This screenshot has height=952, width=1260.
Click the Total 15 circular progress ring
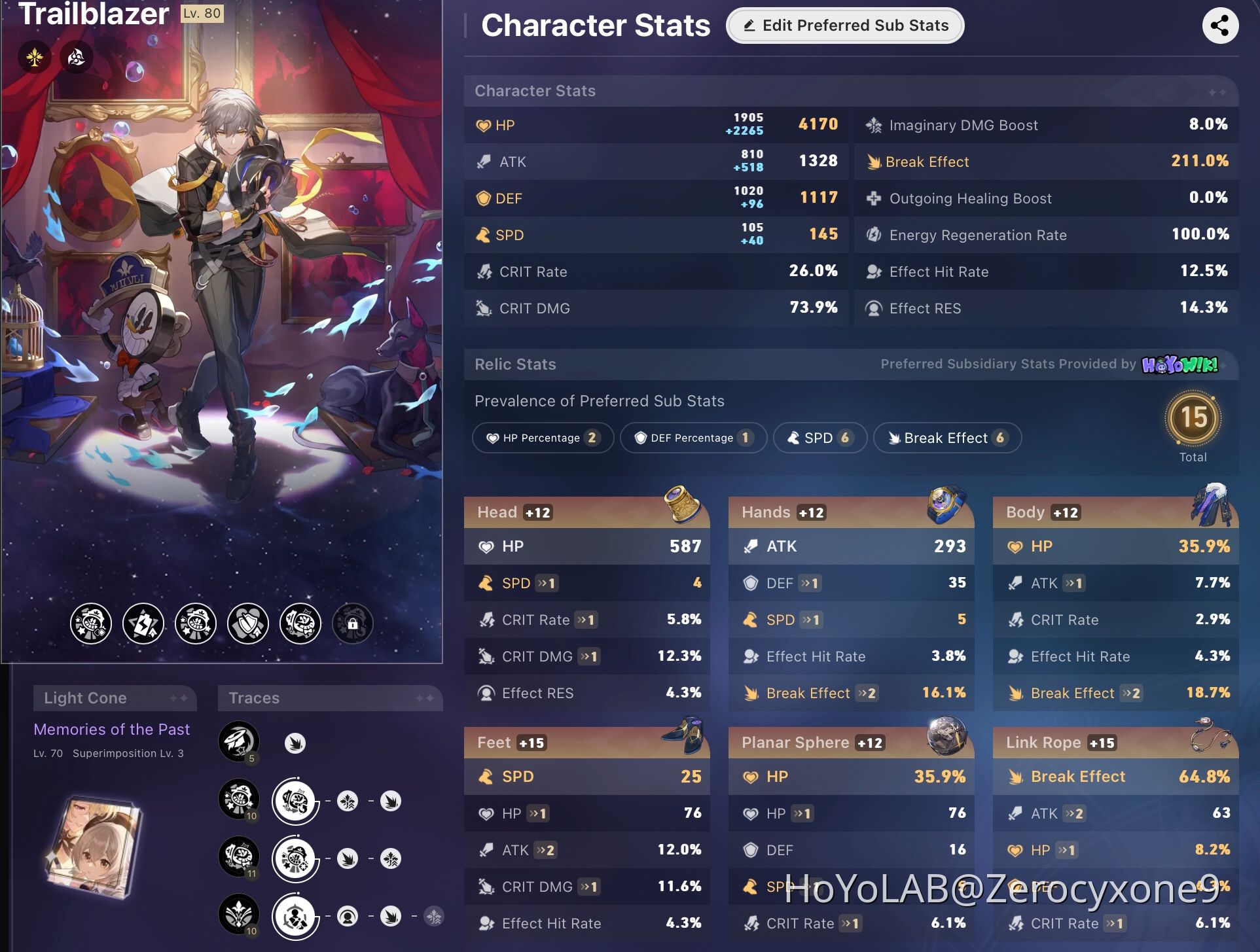[1194, 419]
